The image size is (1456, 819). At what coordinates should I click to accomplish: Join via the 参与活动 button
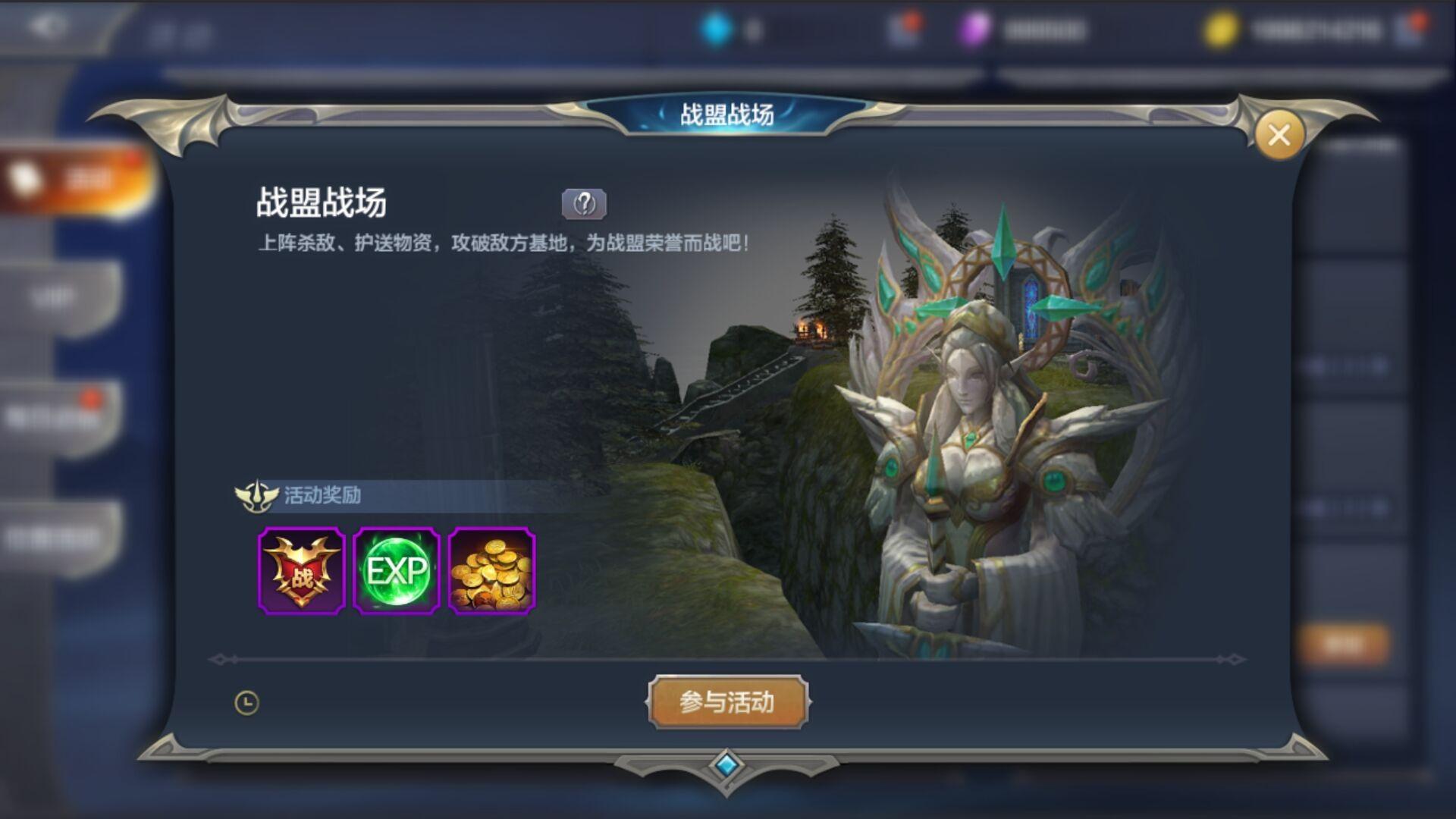pos(727,702)
